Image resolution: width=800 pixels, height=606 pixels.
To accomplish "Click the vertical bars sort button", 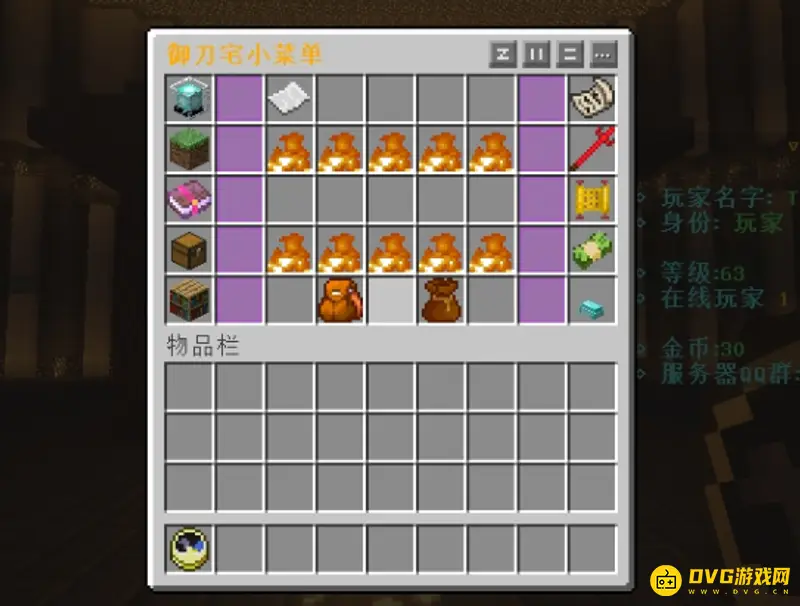I will [536, 54].
